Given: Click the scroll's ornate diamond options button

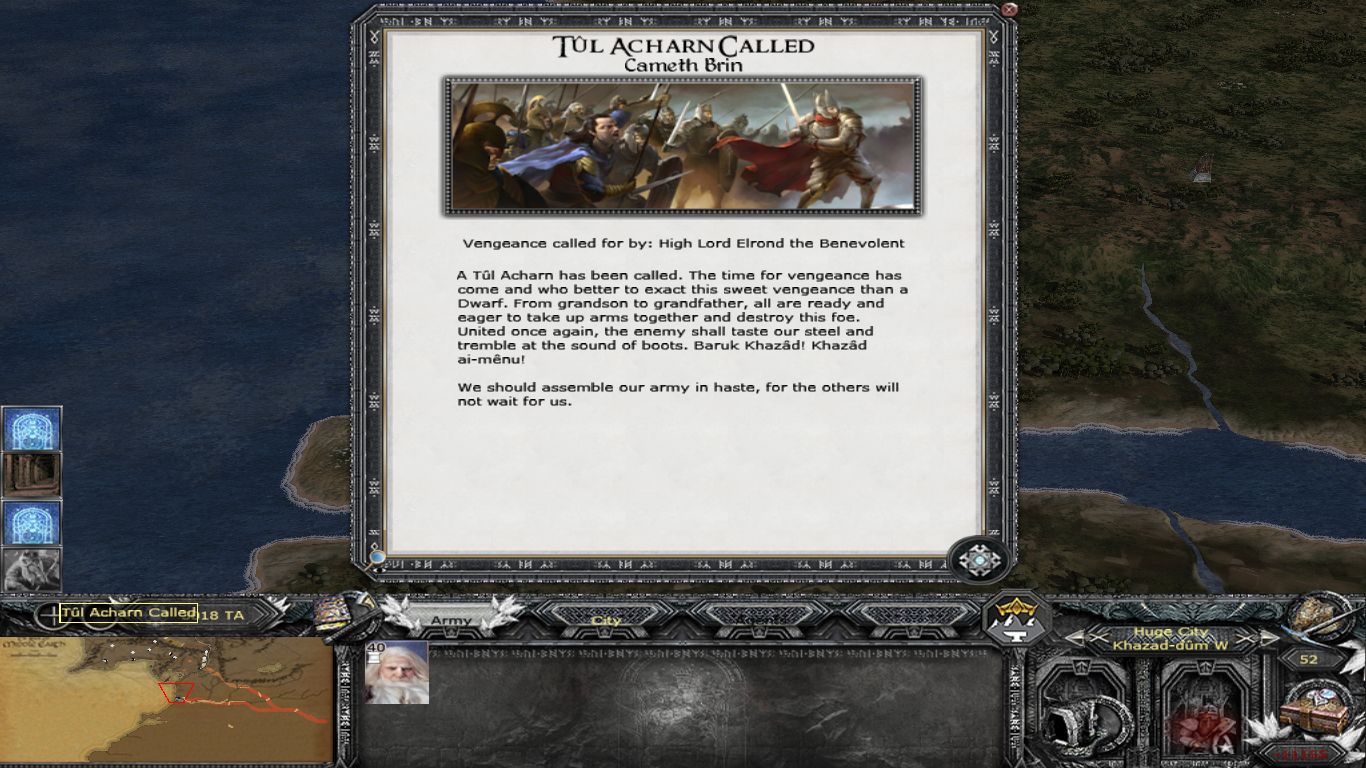Looking at the screenshot, I should point(979,560).
